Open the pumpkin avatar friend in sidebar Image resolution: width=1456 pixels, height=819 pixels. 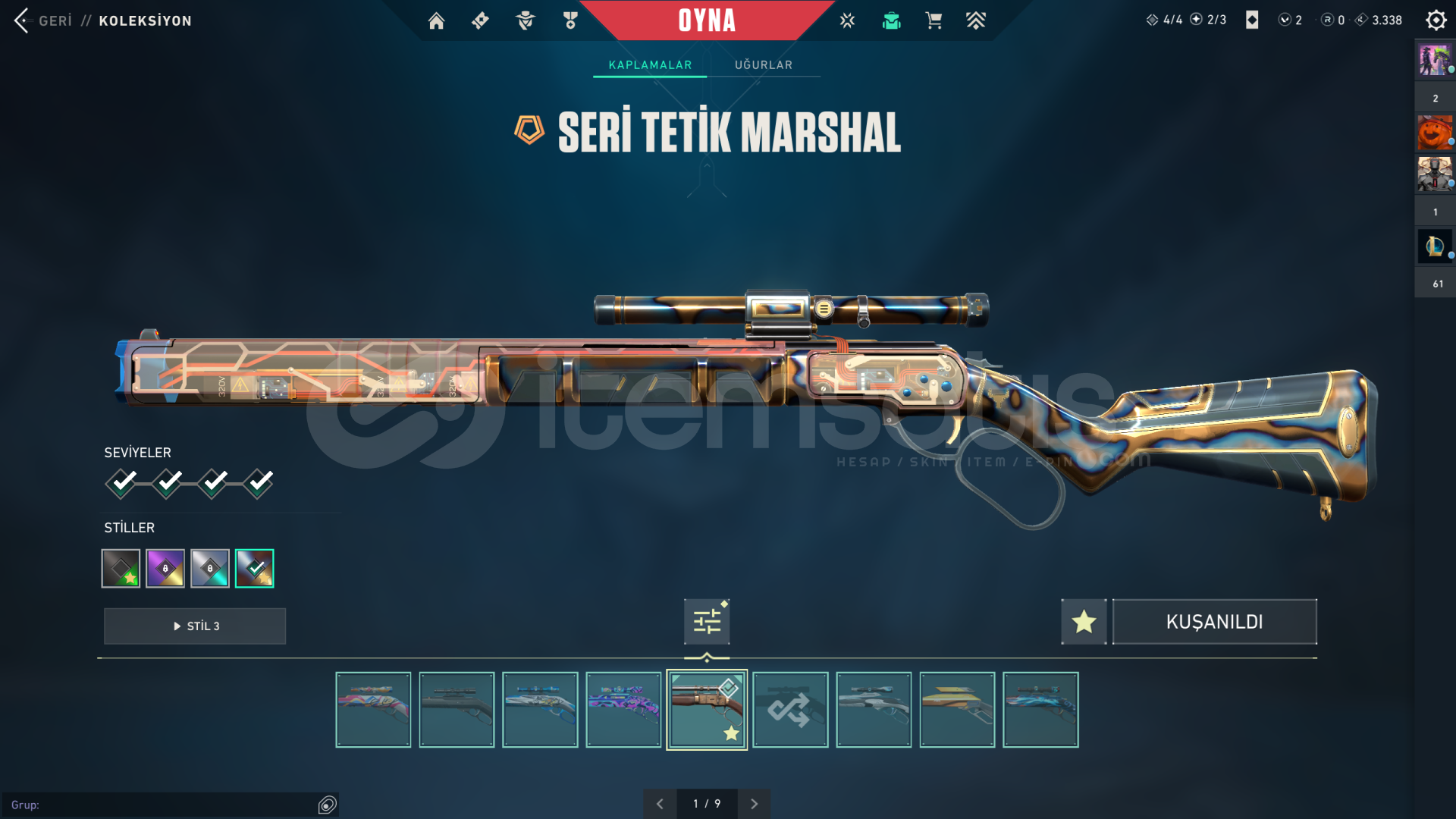(x=1434, y=133)
